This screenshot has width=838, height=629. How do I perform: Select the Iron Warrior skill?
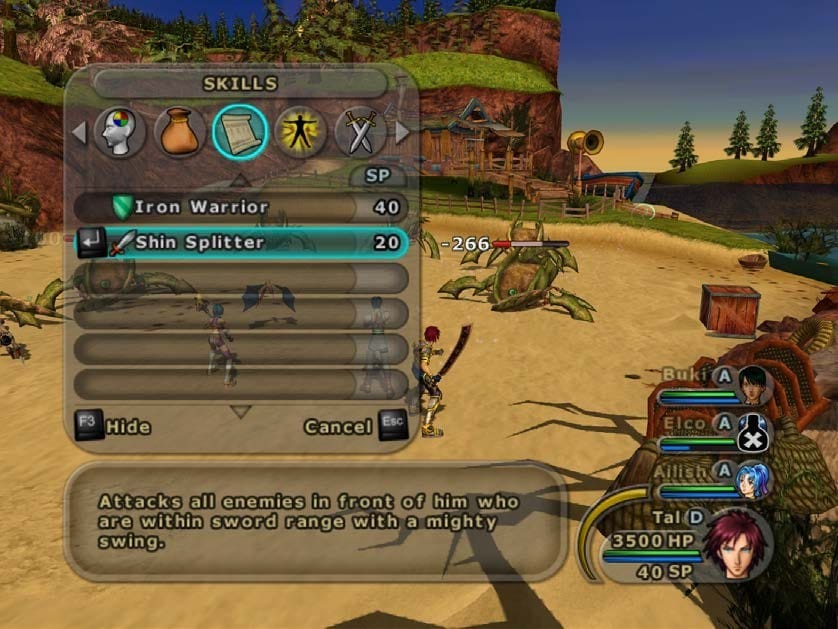coord(240,208)
